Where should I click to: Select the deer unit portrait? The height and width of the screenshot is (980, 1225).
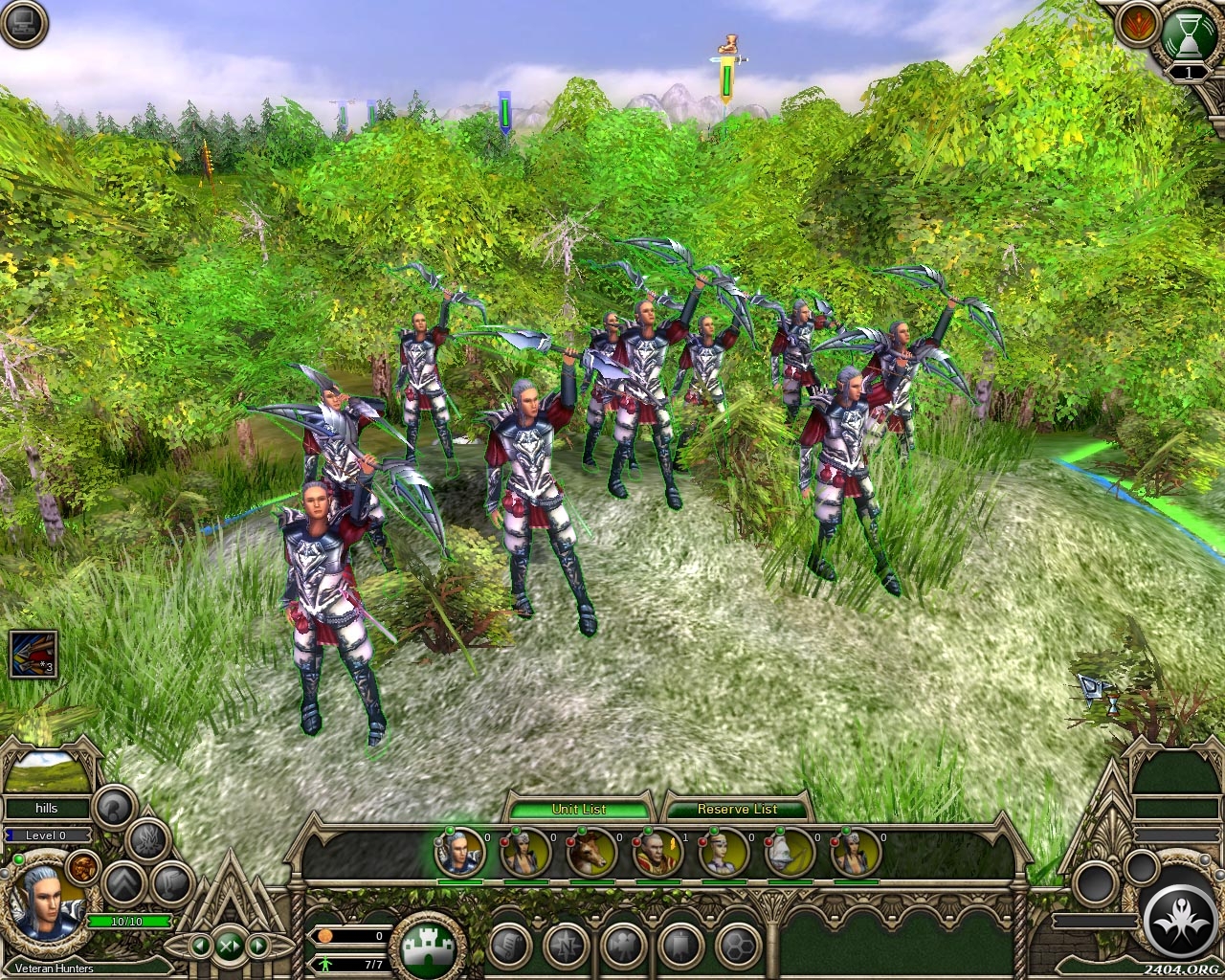pyautogui.click(x=590, y=851)
